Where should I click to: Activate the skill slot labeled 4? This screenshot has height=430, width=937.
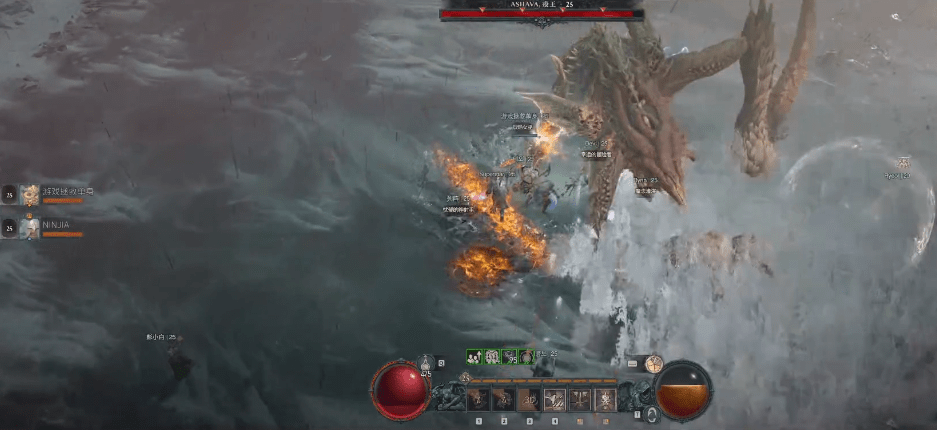(554, 400)
